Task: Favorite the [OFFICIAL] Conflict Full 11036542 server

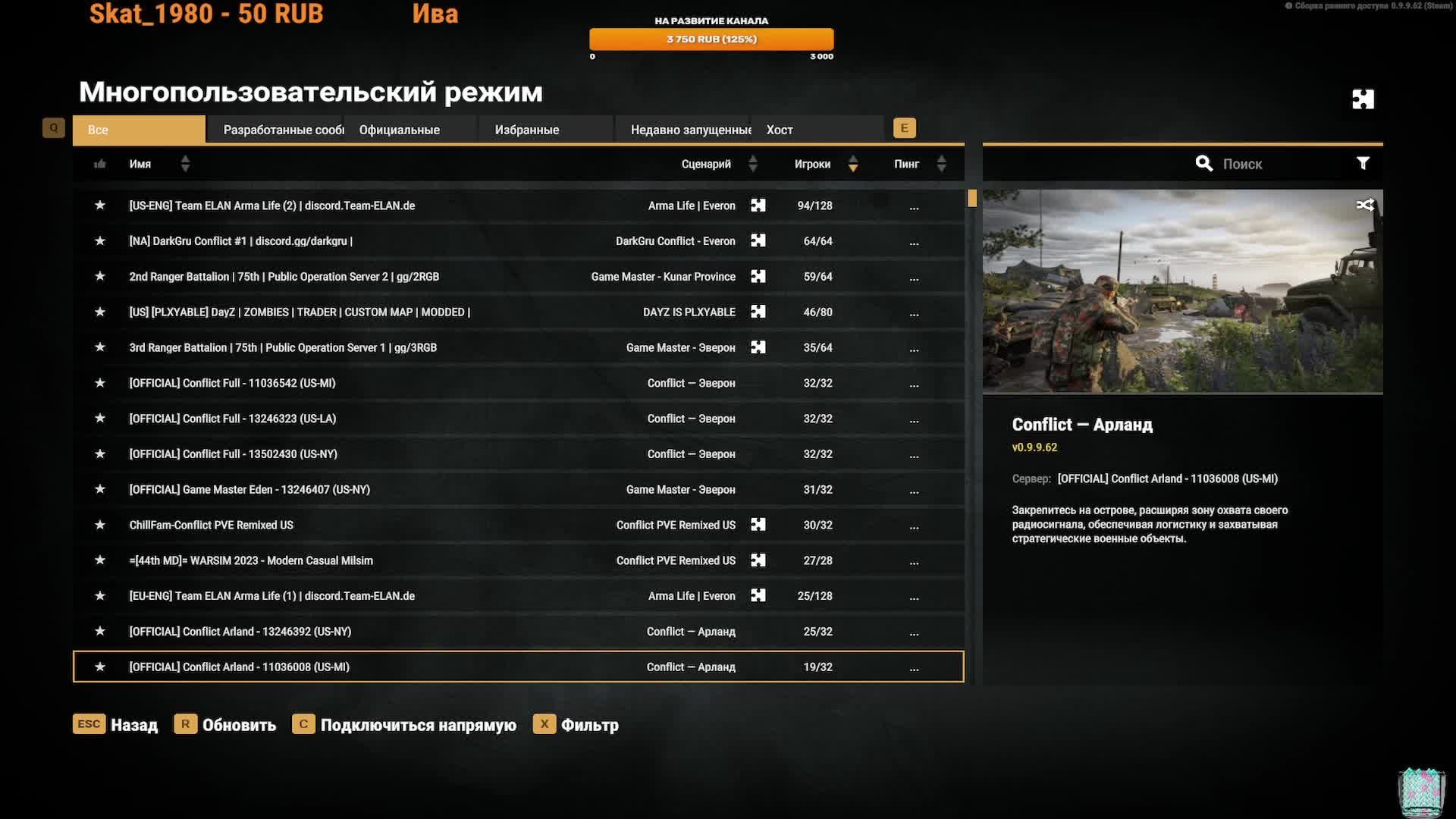Action: (100, 383)
